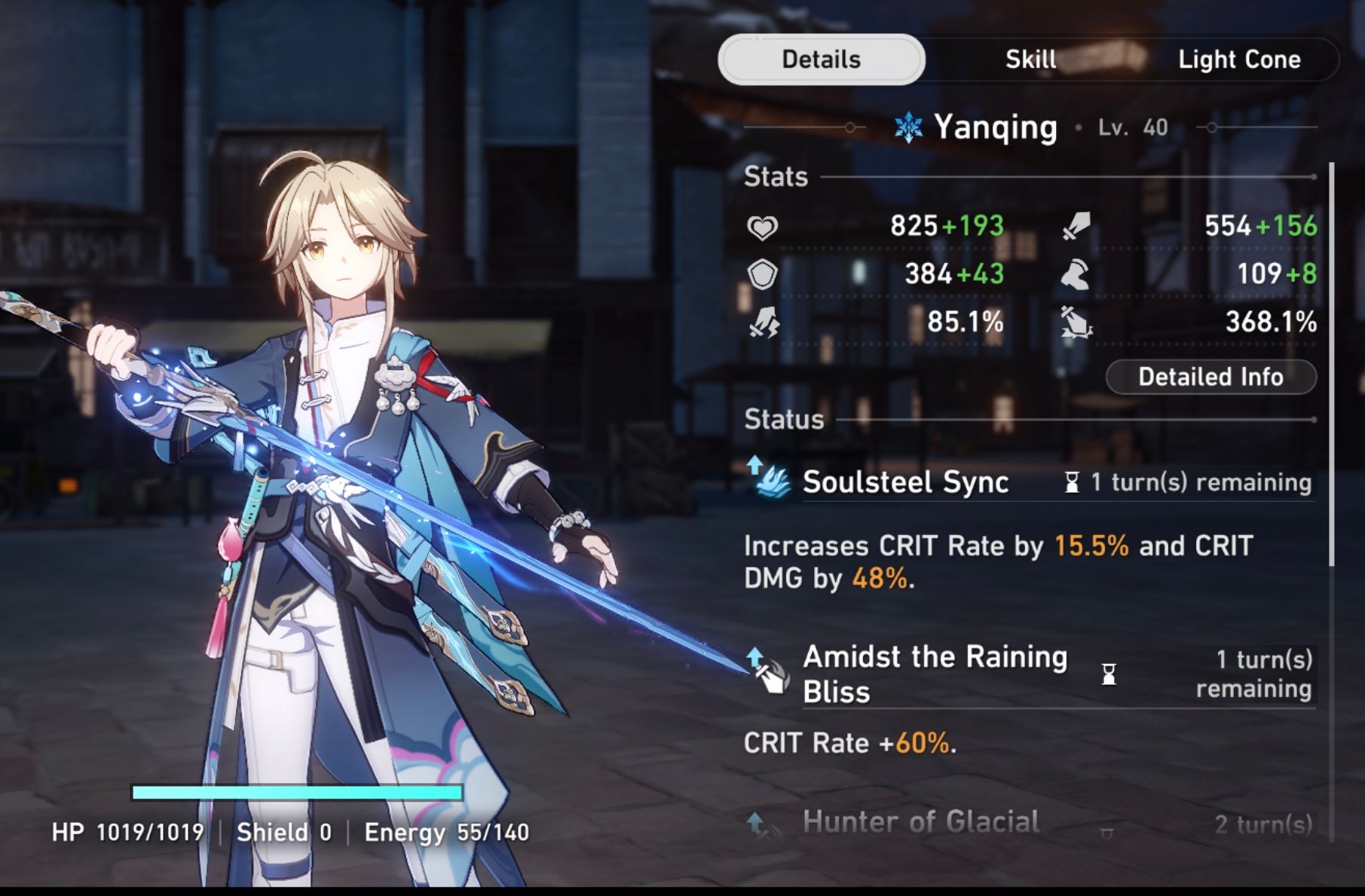Select the Details tab
The width and height of the screenshot is (1365, 896).
pos(821,60)
